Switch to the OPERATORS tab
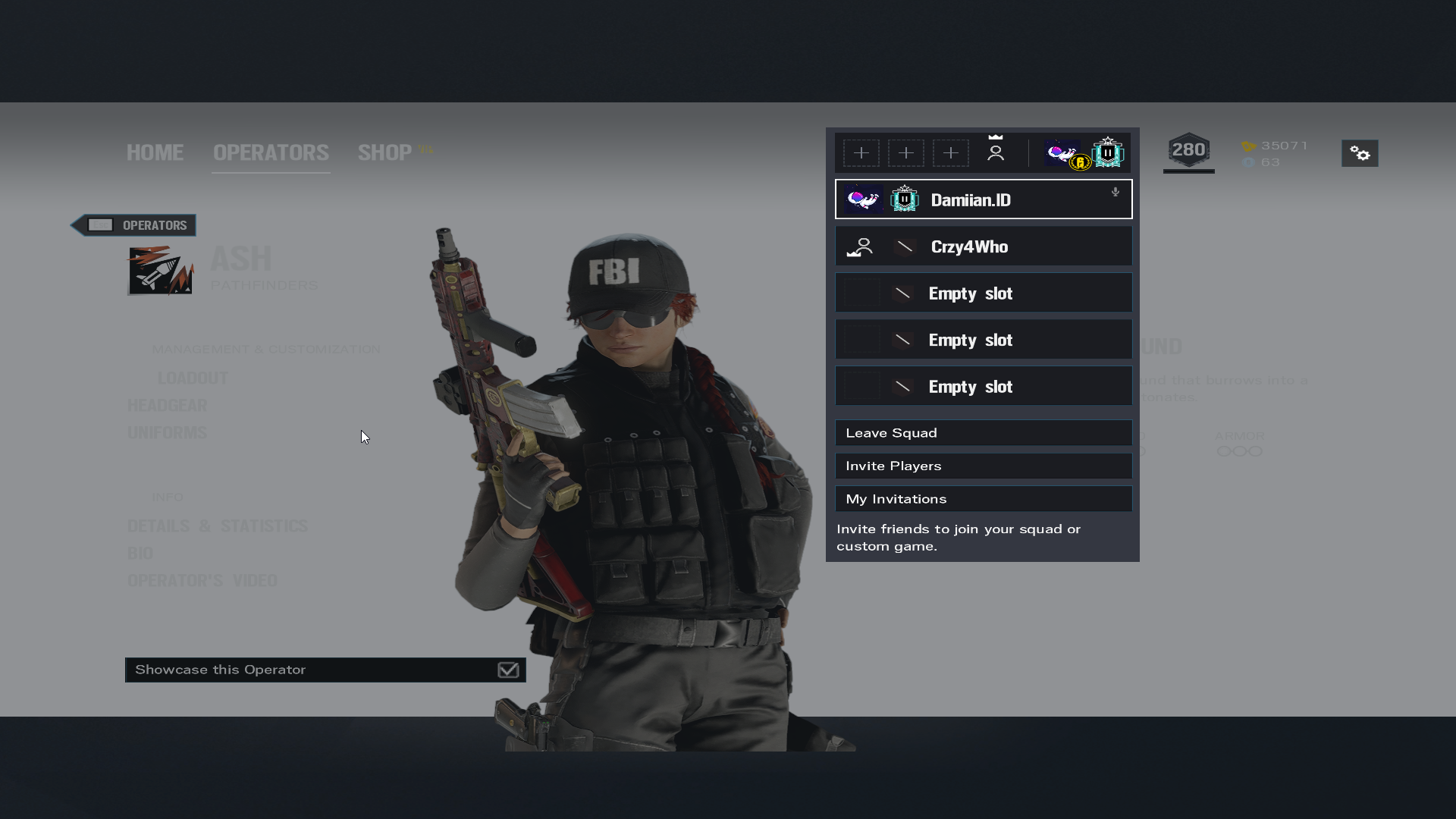 point(271,152)
